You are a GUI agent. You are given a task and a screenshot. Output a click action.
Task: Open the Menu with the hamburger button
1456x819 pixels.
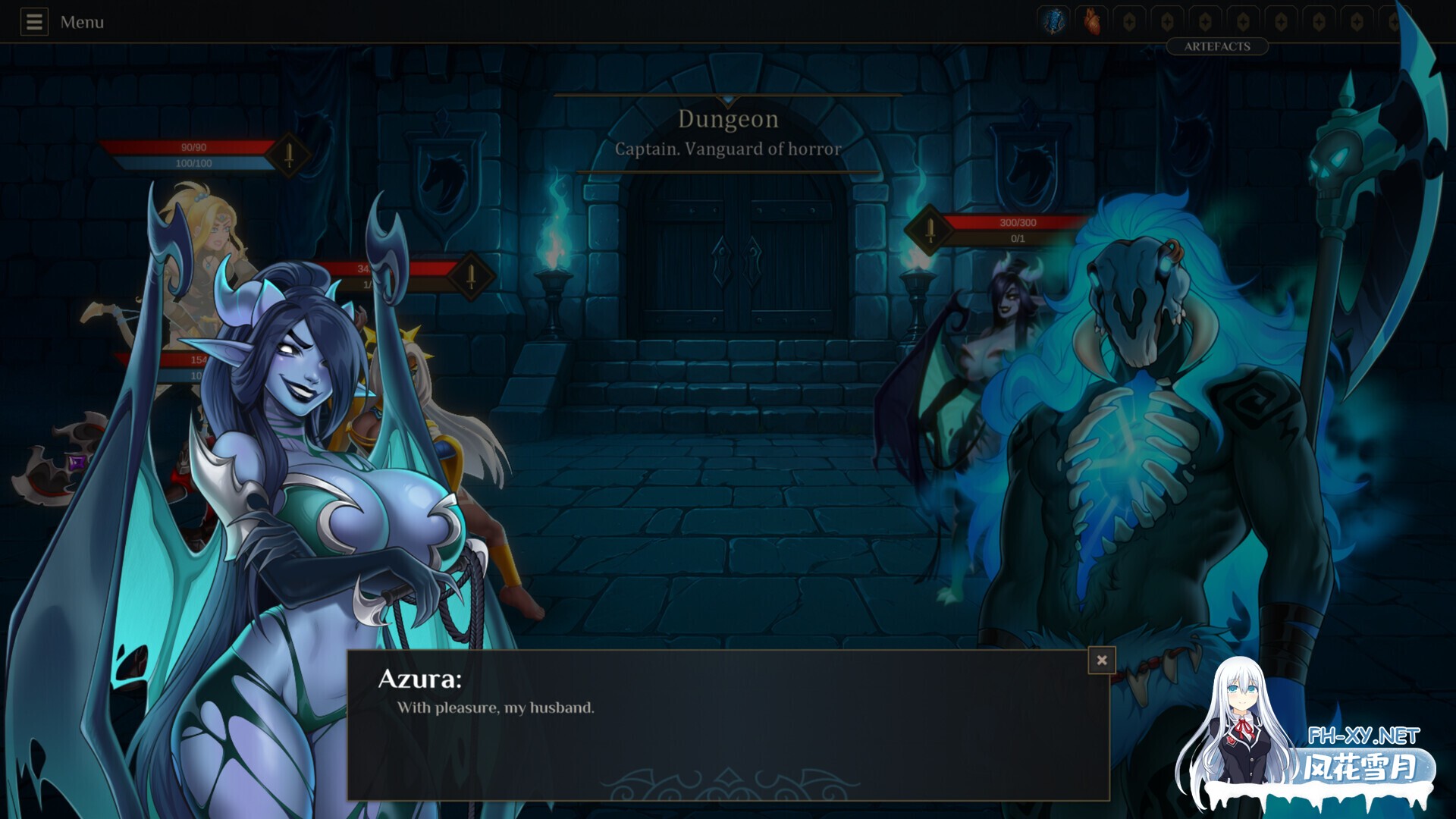34,22
